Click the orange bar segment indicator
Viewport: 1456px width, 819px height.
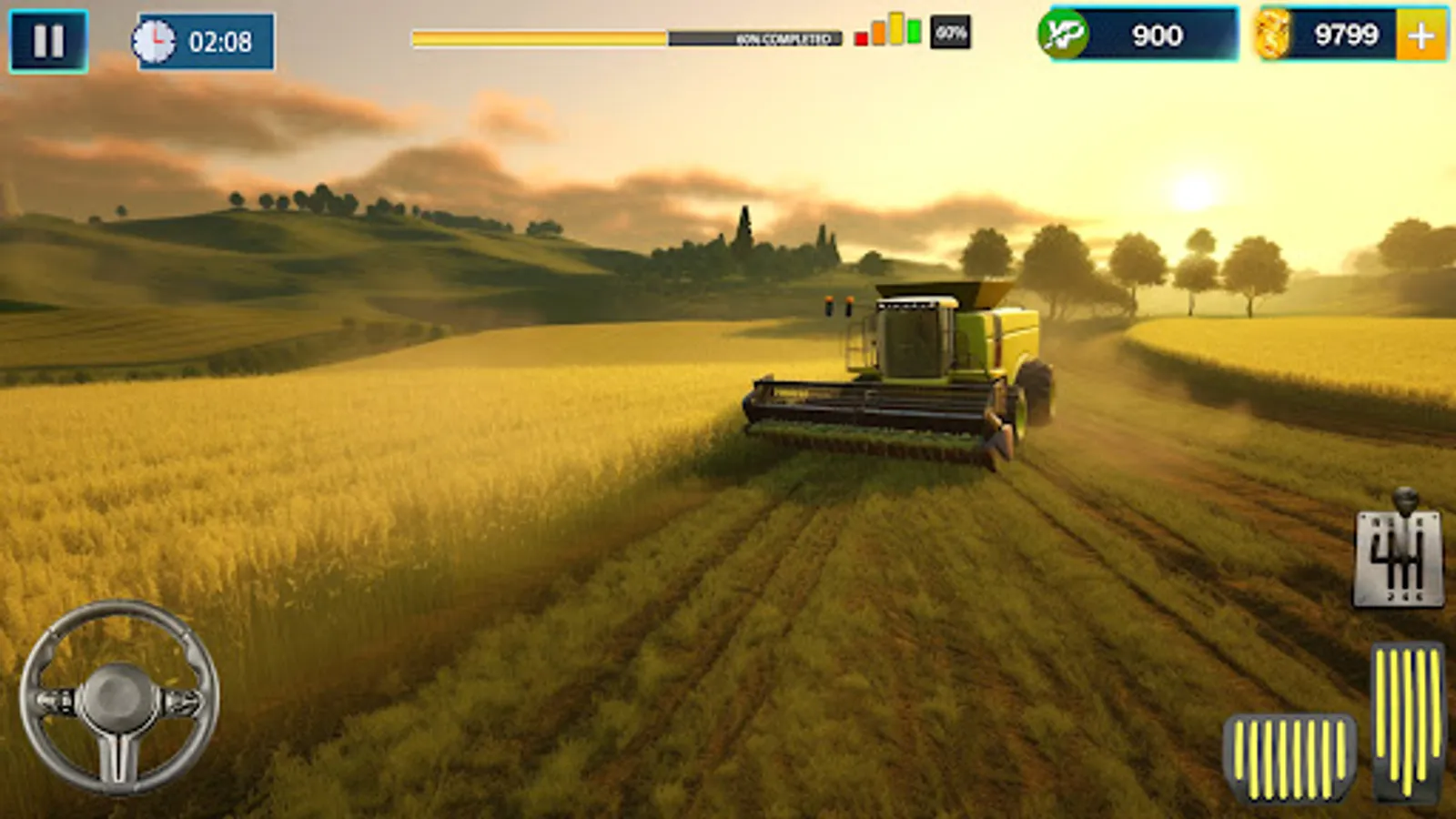coord(879,34)
